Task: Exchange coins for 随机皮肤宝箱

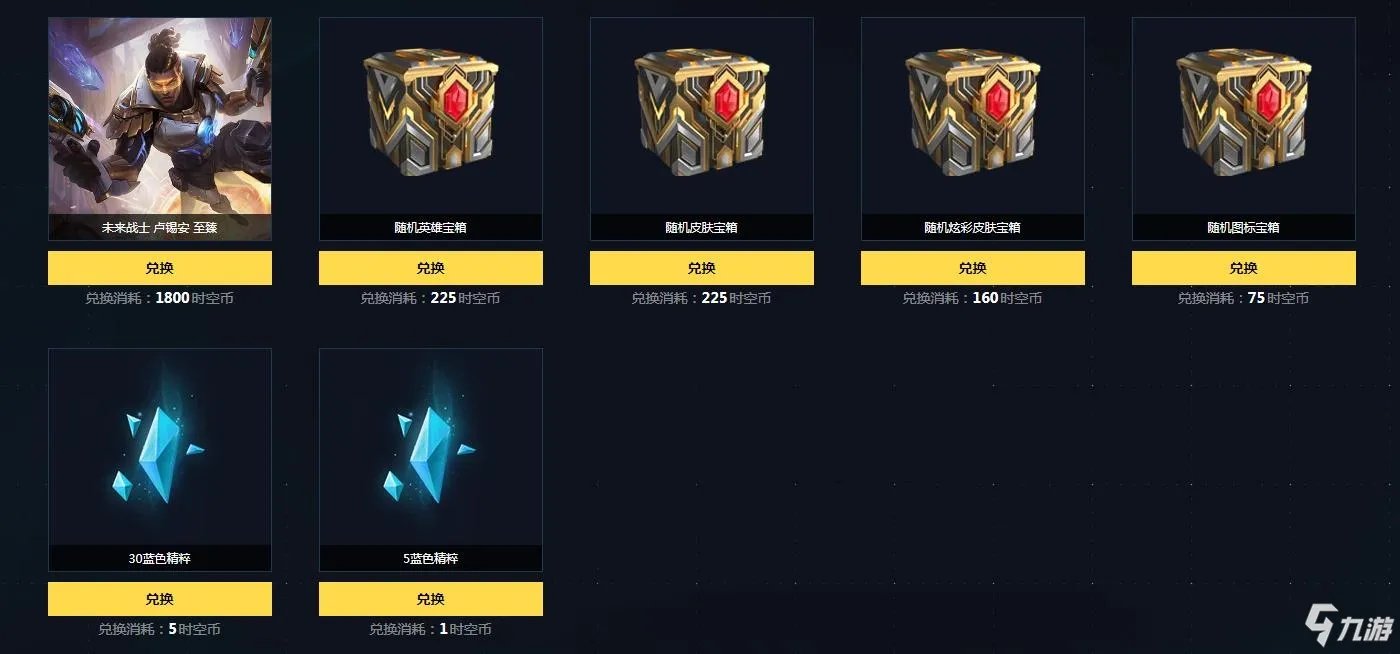Action: (702, 268)
